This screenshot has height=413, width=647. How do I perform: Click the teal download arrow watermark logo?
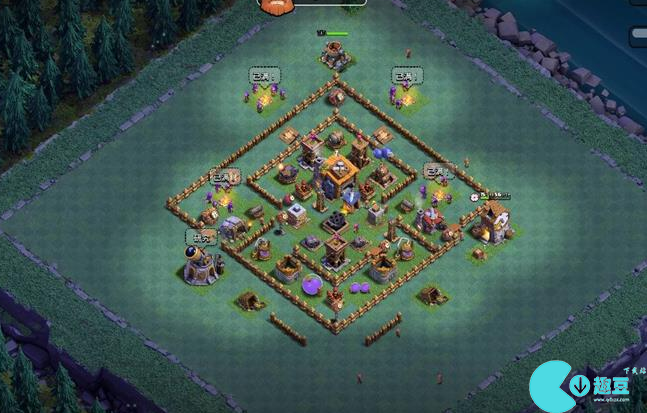[578, 385]
